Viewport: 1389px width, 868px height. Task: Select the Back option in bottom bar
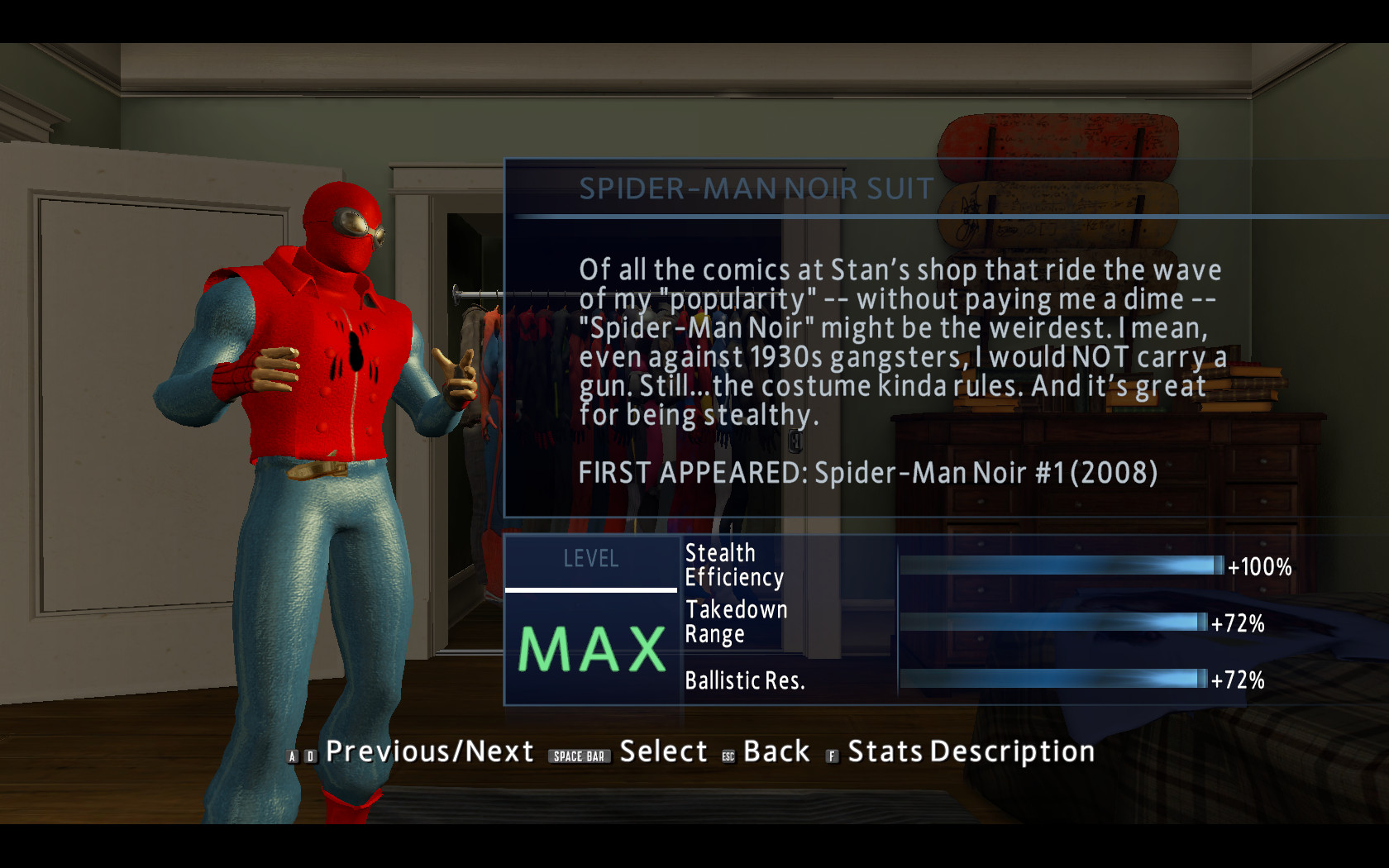(776, 752)
